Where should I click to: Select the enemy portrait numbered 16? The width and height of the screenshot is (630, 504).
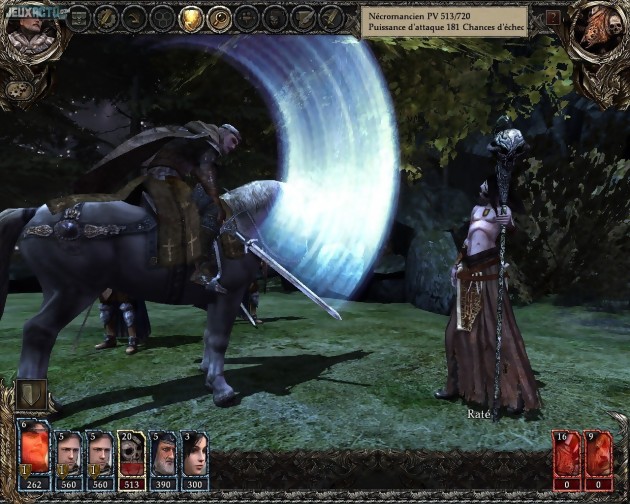click(x=567, y=455)
